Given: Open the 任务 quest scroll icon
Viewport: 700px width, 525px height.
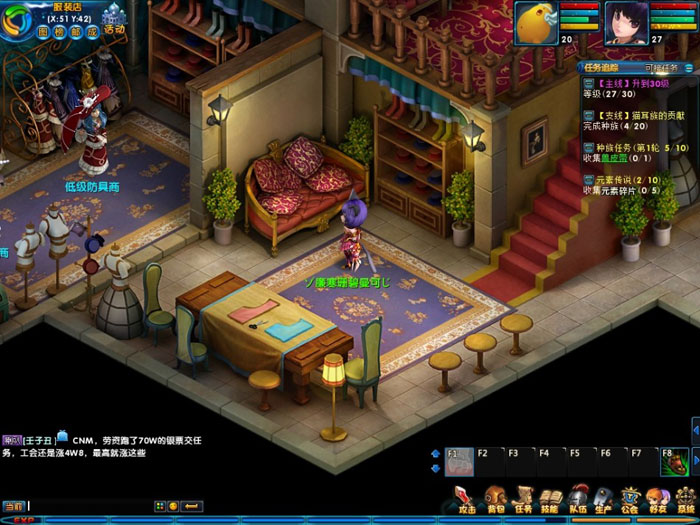Looking at the screenshot, I should pos(522,498).
